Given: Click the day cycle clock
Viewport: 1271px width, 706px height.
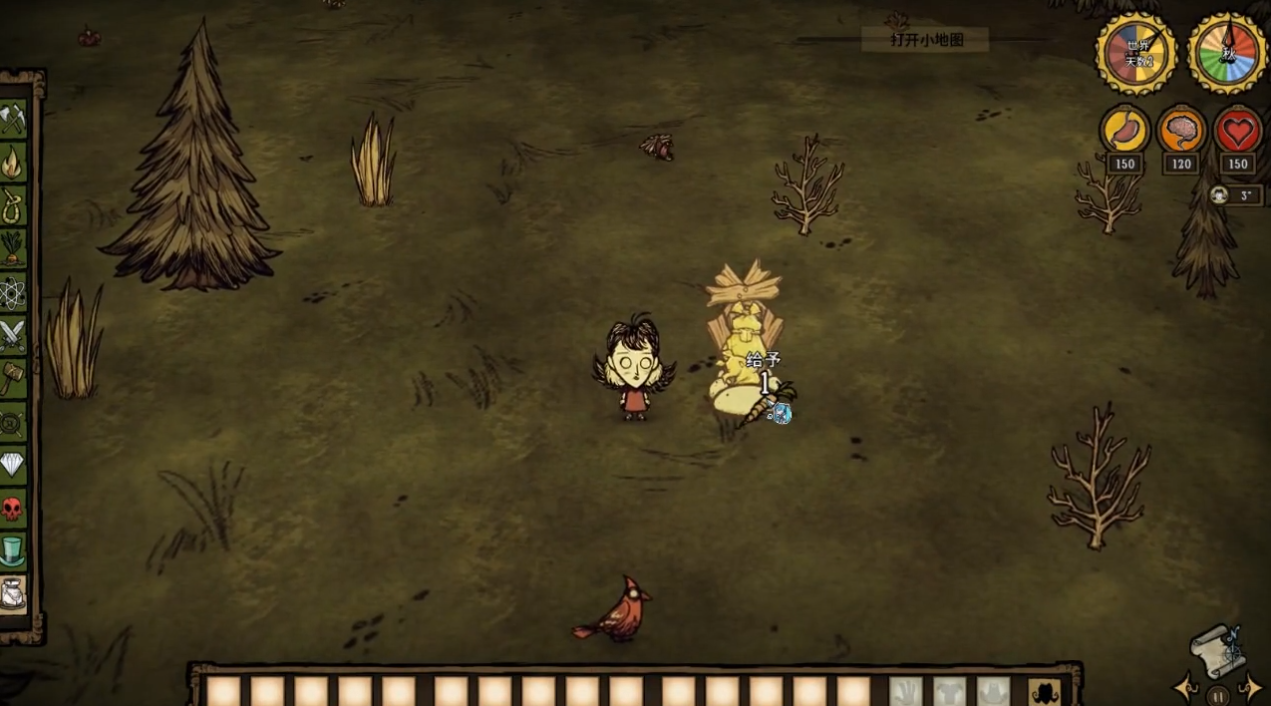Looking at the screenshot, I should tap(1136, 54).
